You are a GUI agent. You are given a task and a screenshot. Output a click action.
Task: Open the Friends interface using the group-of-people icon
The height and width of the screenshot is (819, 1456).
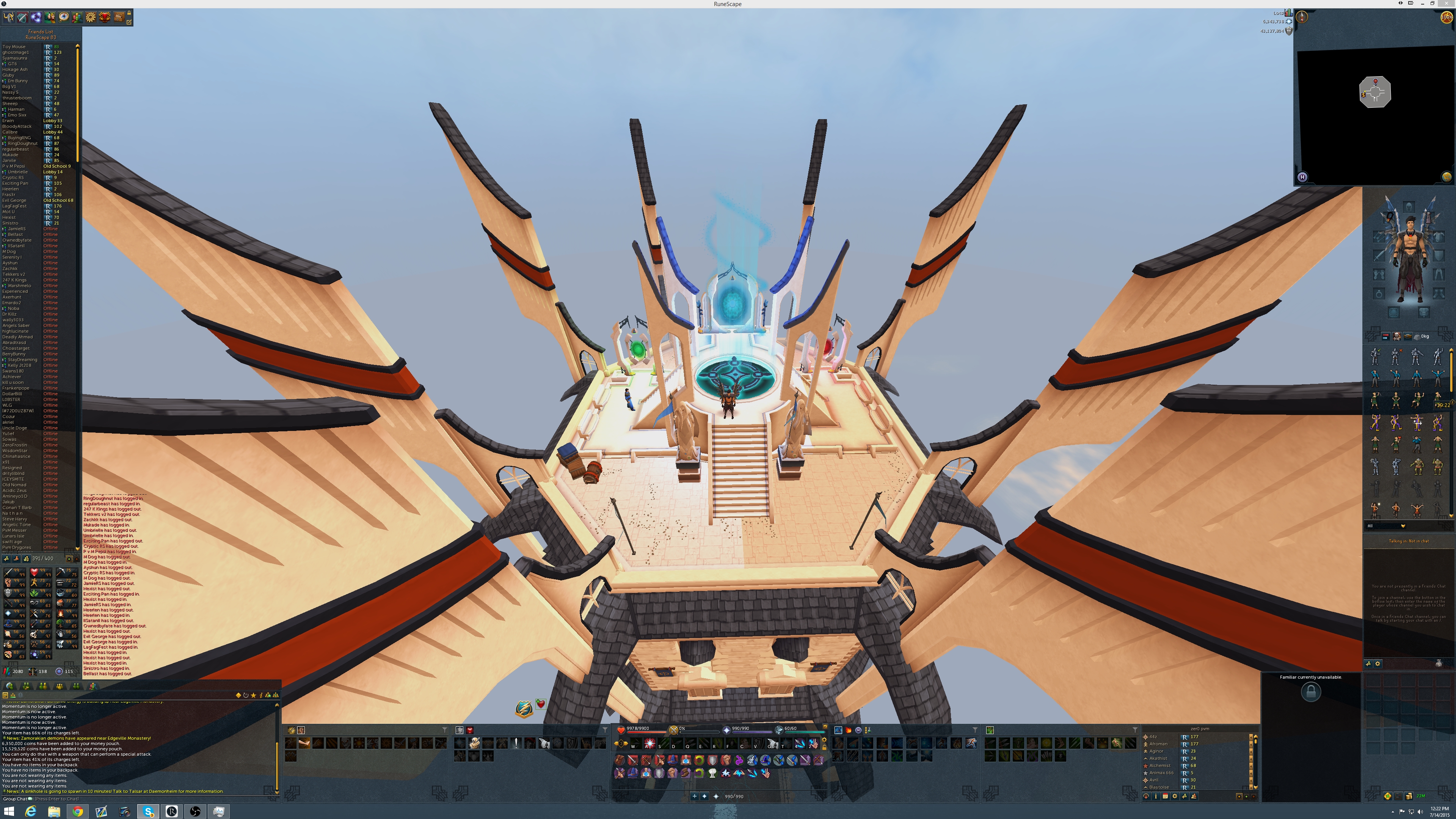(77, 17)
